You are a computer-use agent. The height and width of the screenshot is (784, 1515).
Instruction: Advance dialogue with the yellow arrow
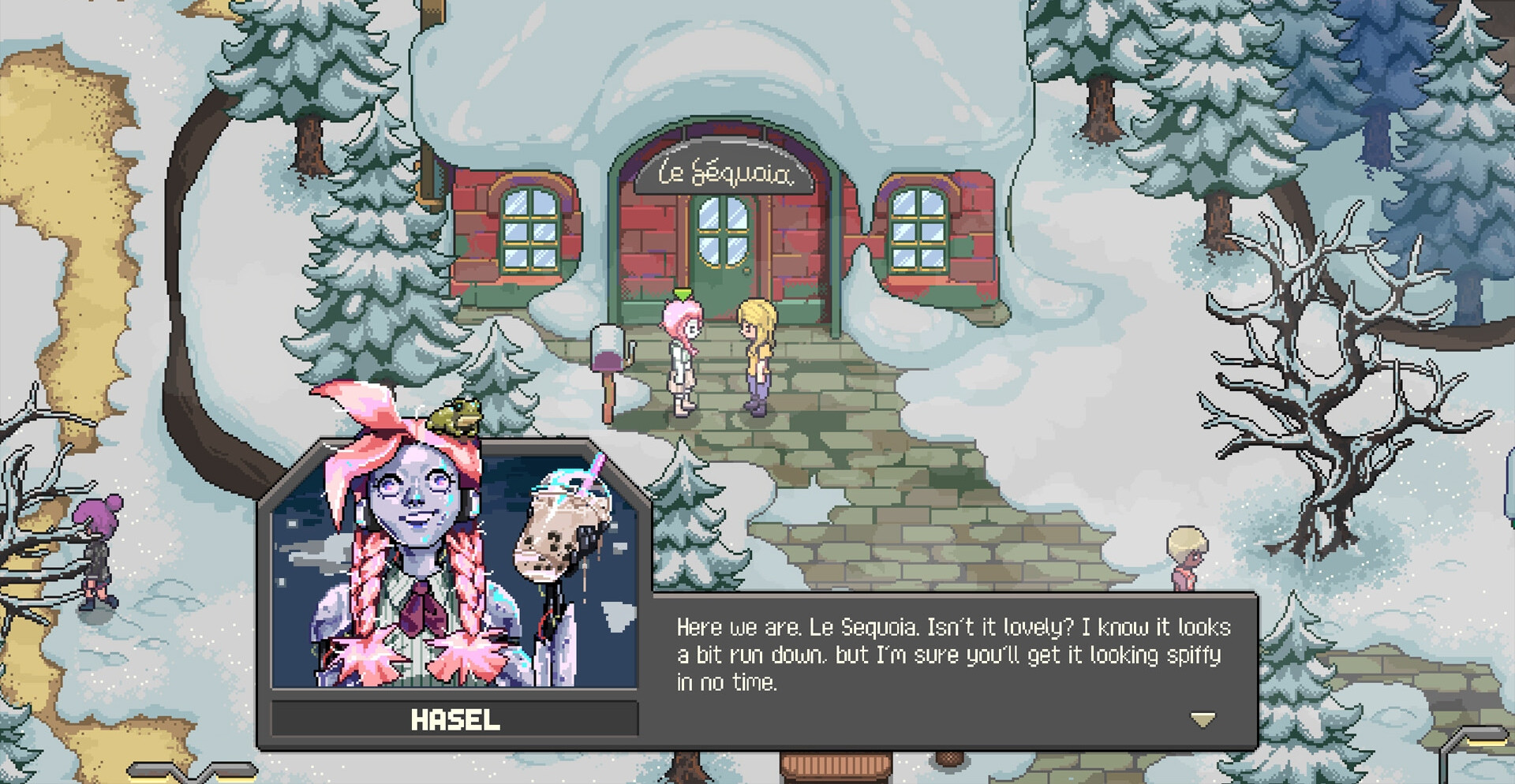(x=1203, y=719)
